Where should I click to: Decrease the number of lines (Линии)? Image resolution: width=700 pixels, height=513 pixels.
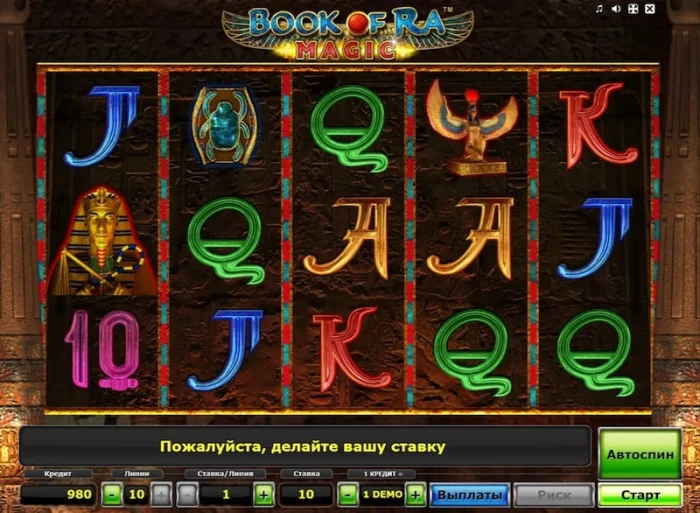(x=113, y=494)
